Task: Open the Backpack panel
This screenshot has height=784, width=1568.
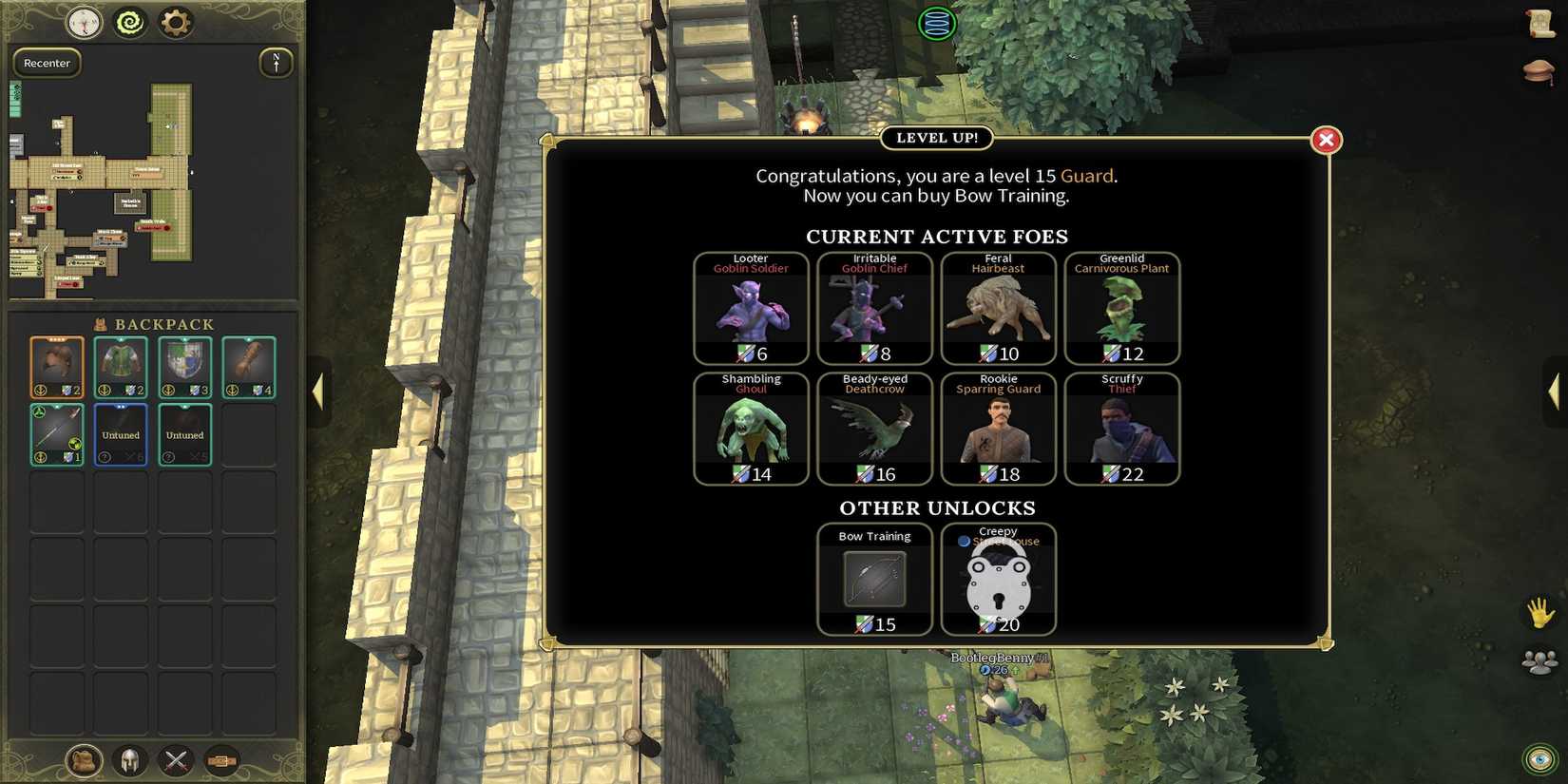Action: click(x=82, y=760)
